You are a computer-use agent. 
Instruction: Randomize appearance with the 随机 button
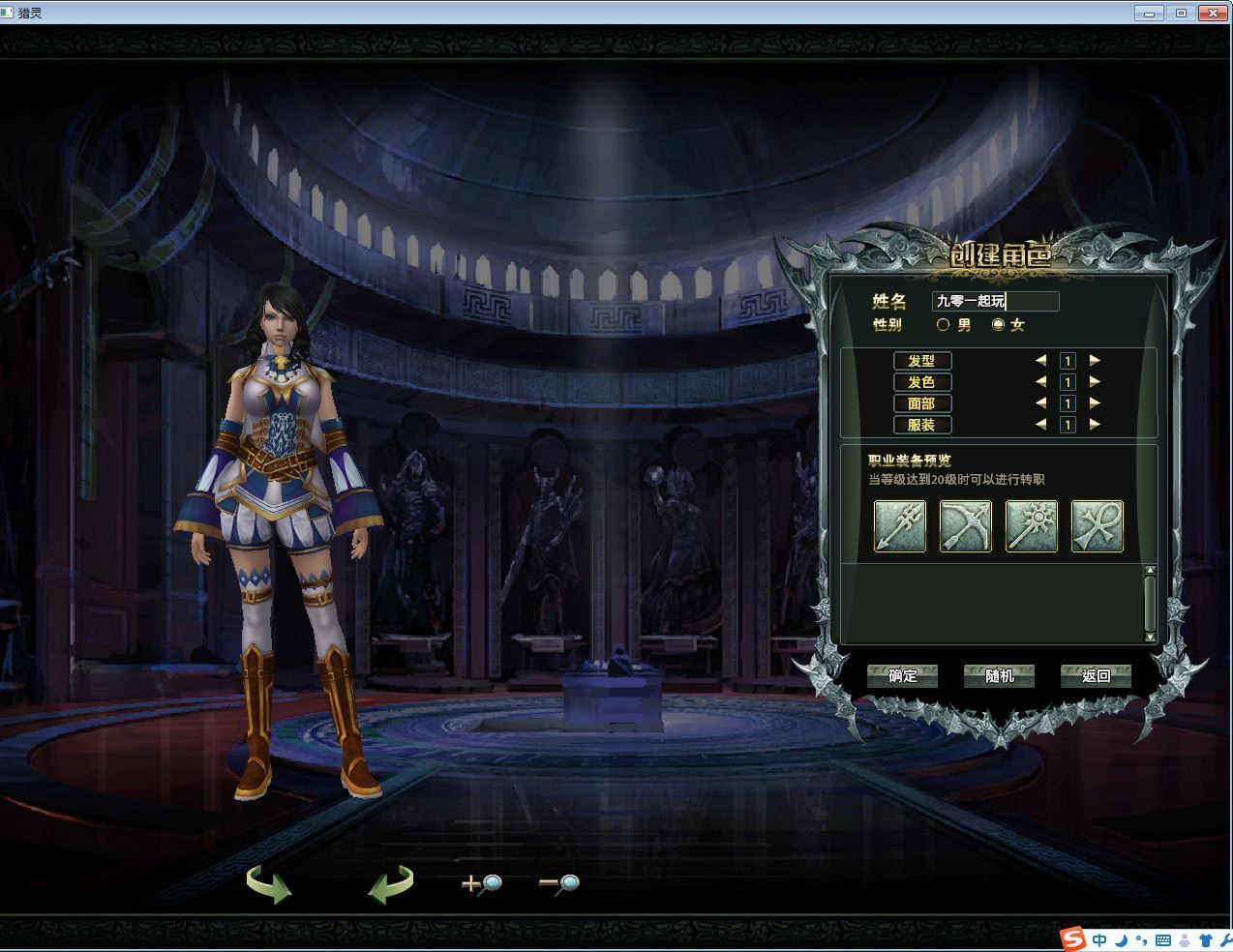point(999,676)
